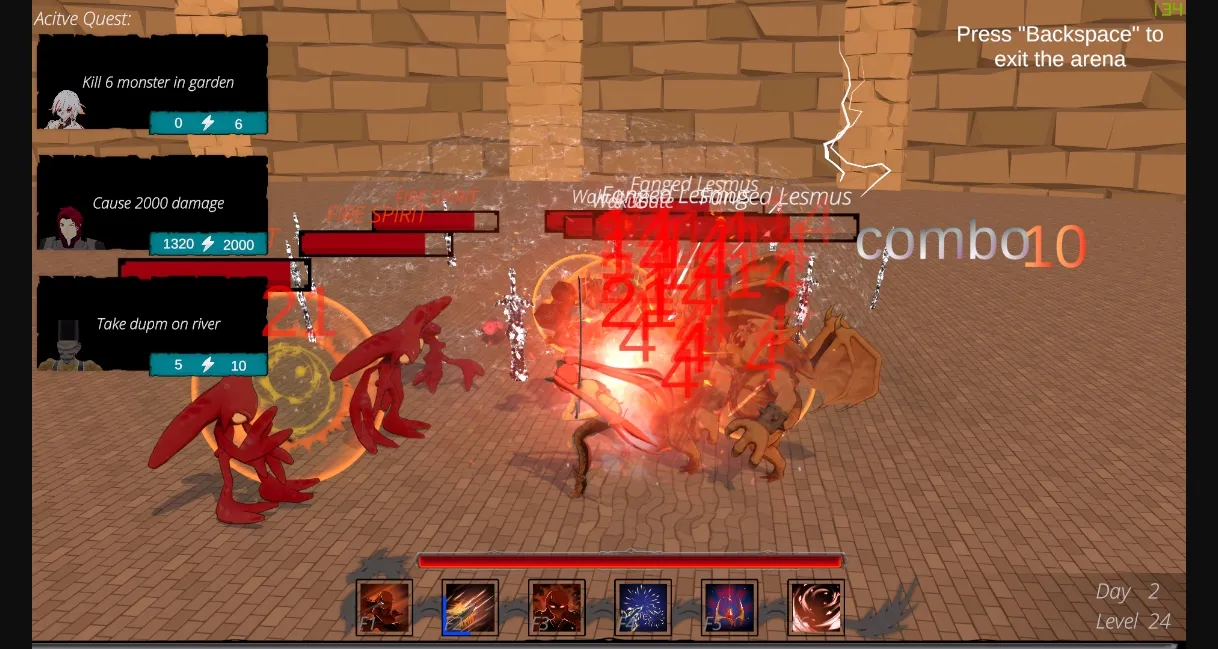Select the red swirl vortex skill

pyautogui.click(x=816, y=607)
